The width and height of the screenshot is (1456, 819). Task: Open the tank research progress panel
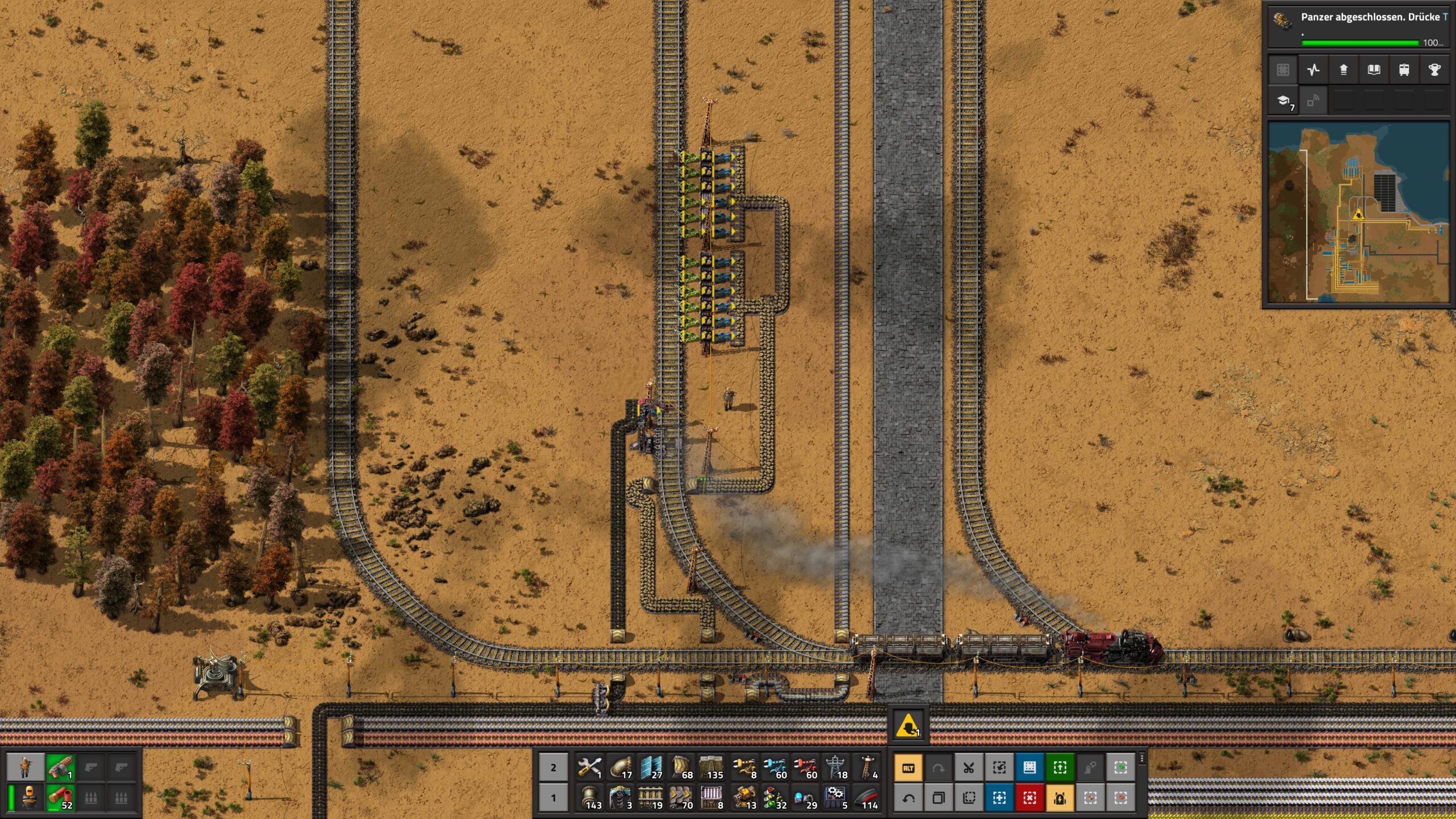pos(1358,26)
